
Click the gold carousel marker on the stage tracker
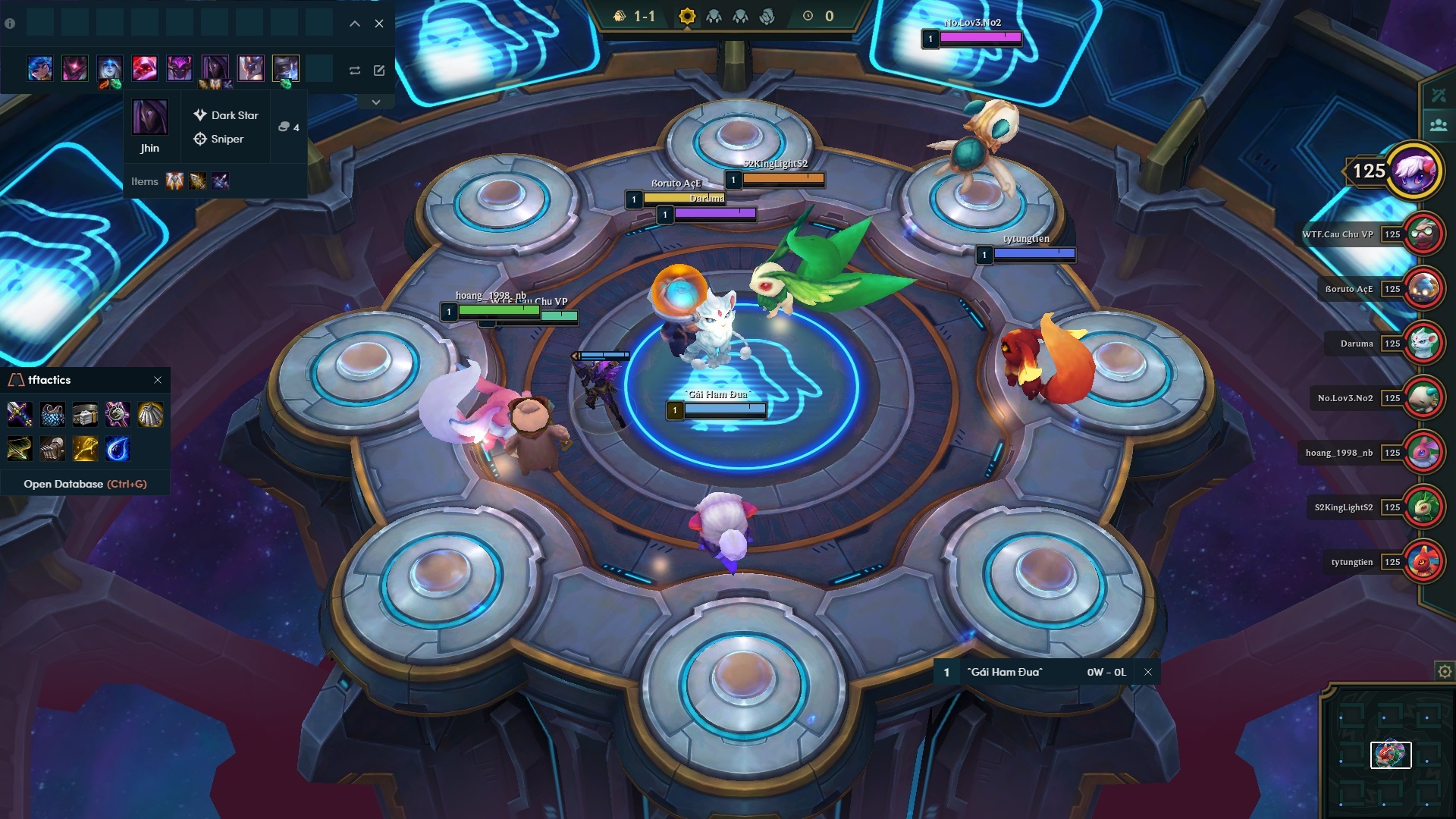click(687, 14)
